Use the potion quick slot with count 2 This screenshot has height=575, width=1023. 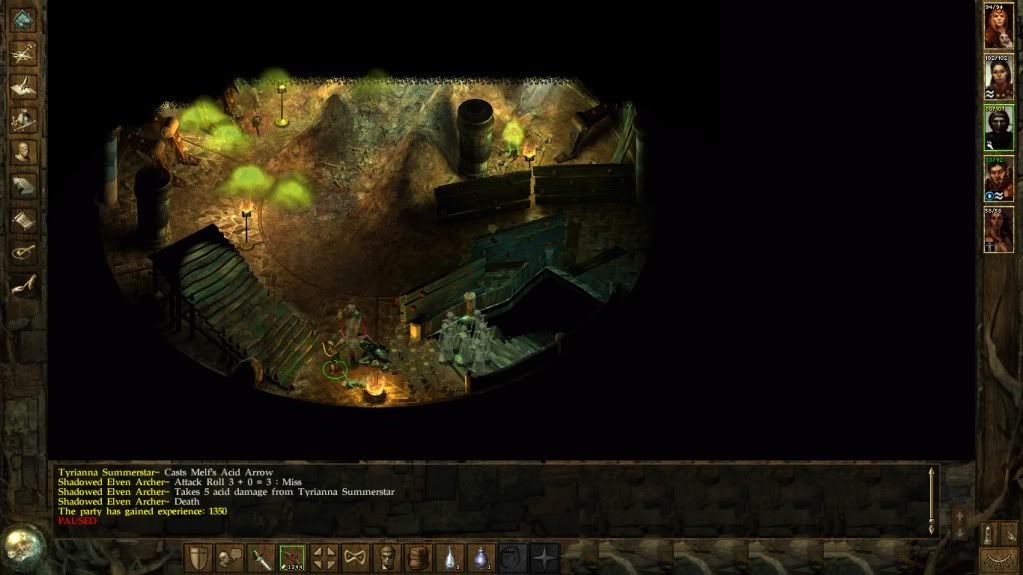point(451,558)
